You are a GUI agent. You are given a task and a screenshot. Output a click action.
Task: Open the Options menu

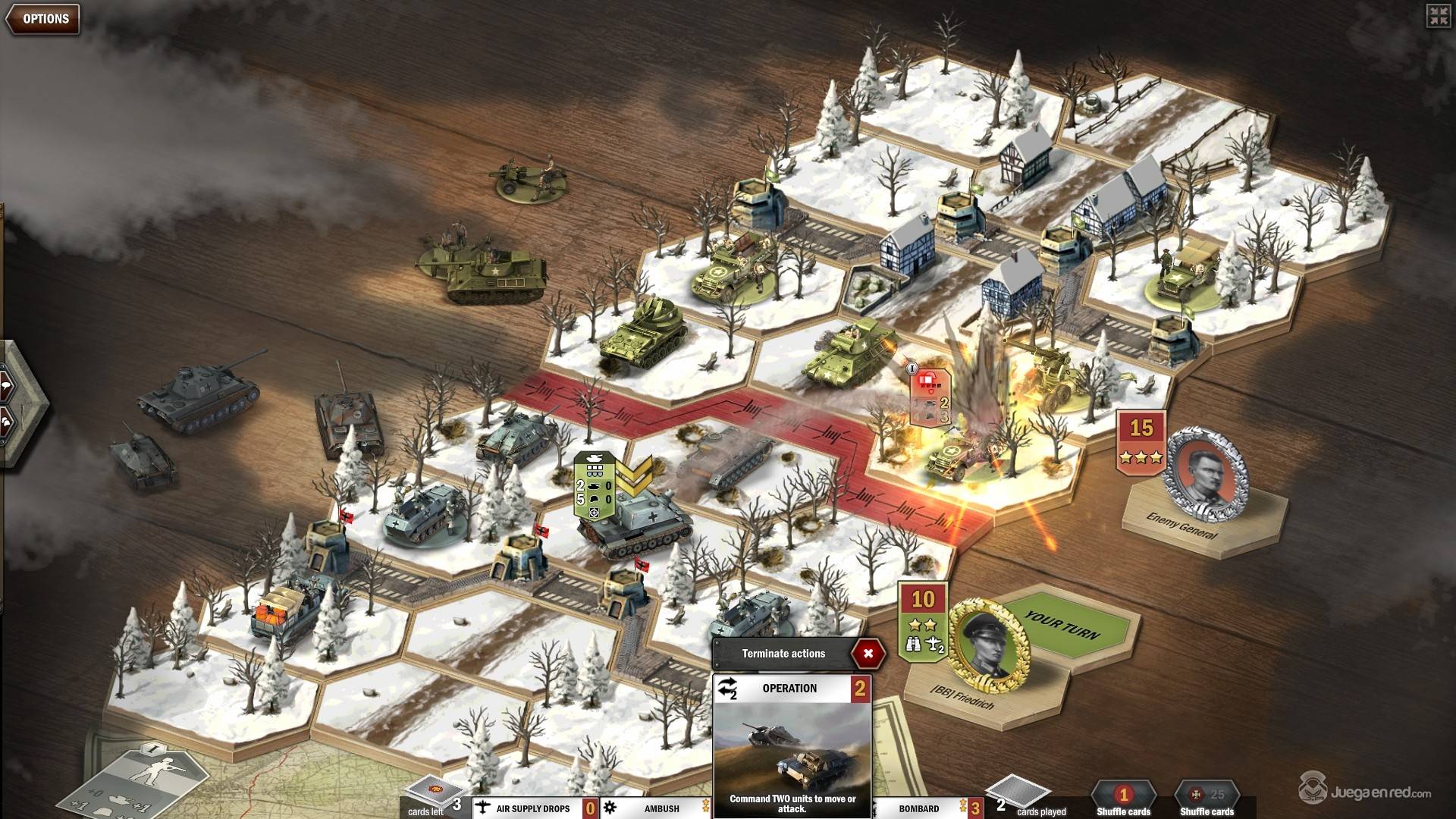click(x=44, y=19)
